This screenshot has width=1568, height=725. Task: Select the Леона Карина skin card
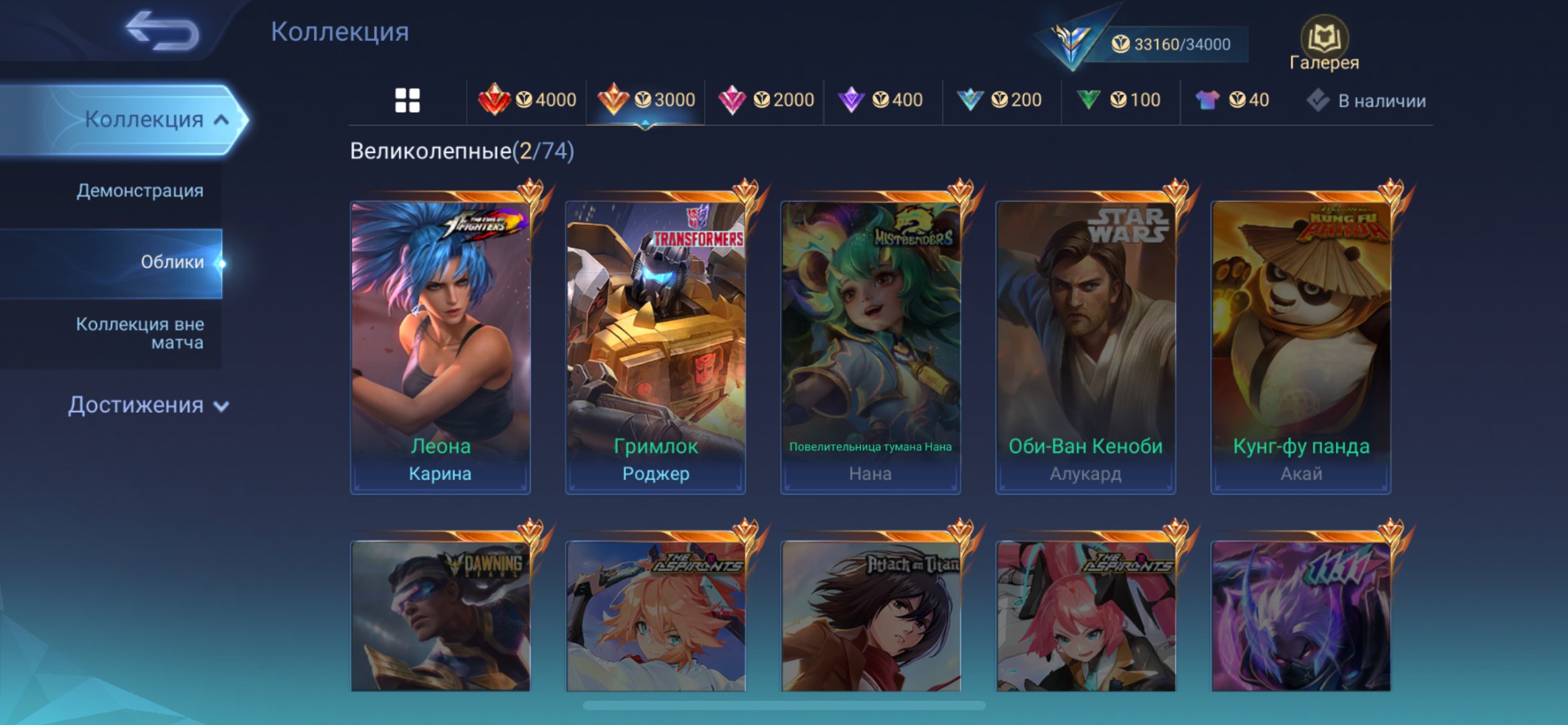[440, 347]
